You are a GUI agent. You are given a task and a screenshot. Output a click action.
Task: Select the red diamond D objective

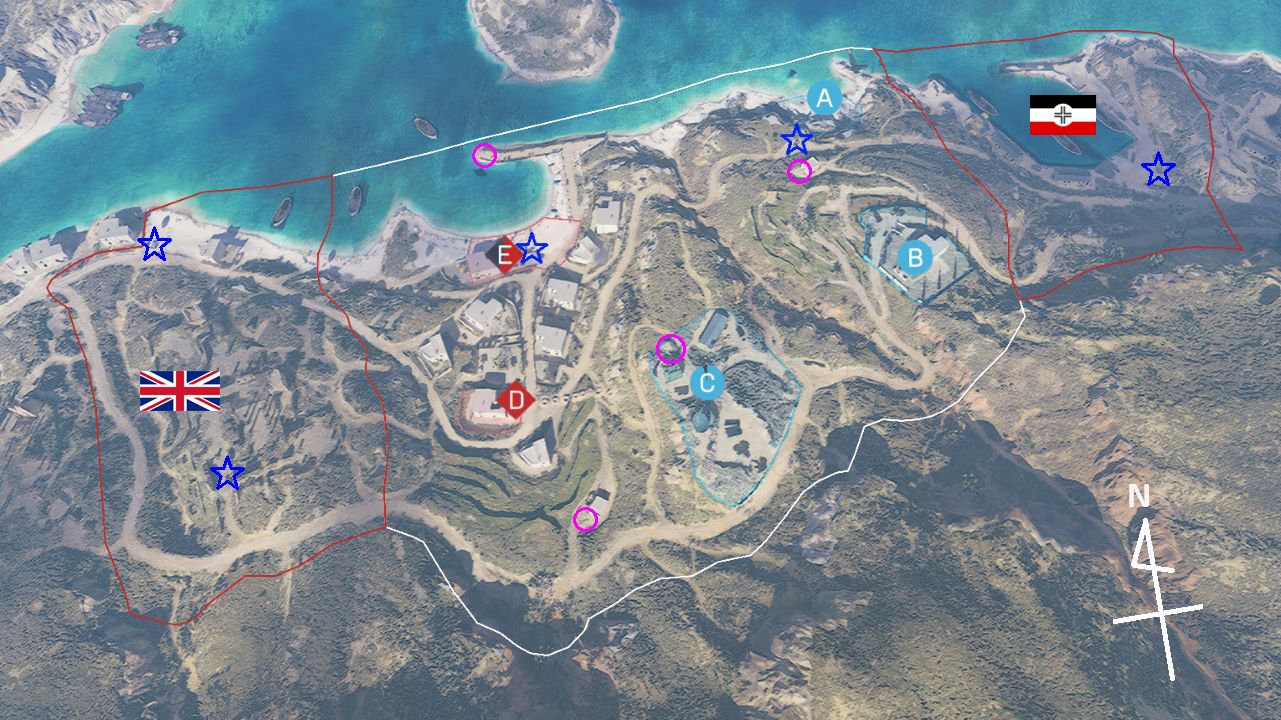(x=516, y=400)
